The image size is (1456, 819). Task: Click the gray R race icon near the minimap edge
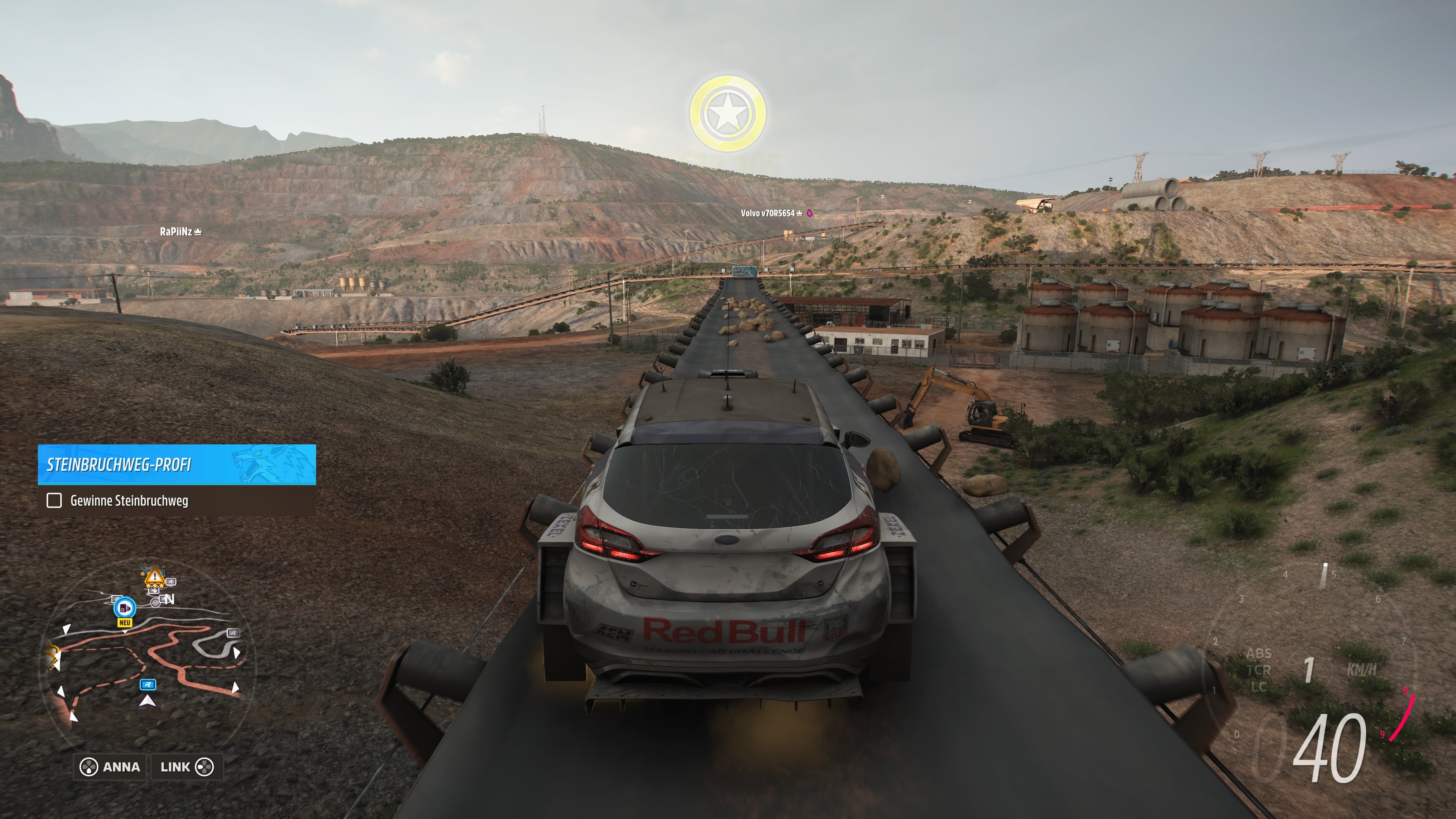click(x=234, y=633)
